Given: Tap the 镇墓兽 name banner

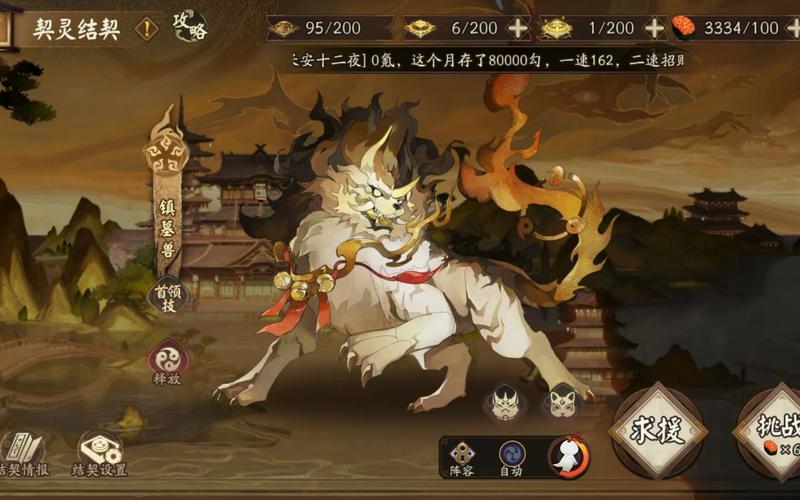Looking at the screenshot, I should pyautogui.click(x=167, y=225).
